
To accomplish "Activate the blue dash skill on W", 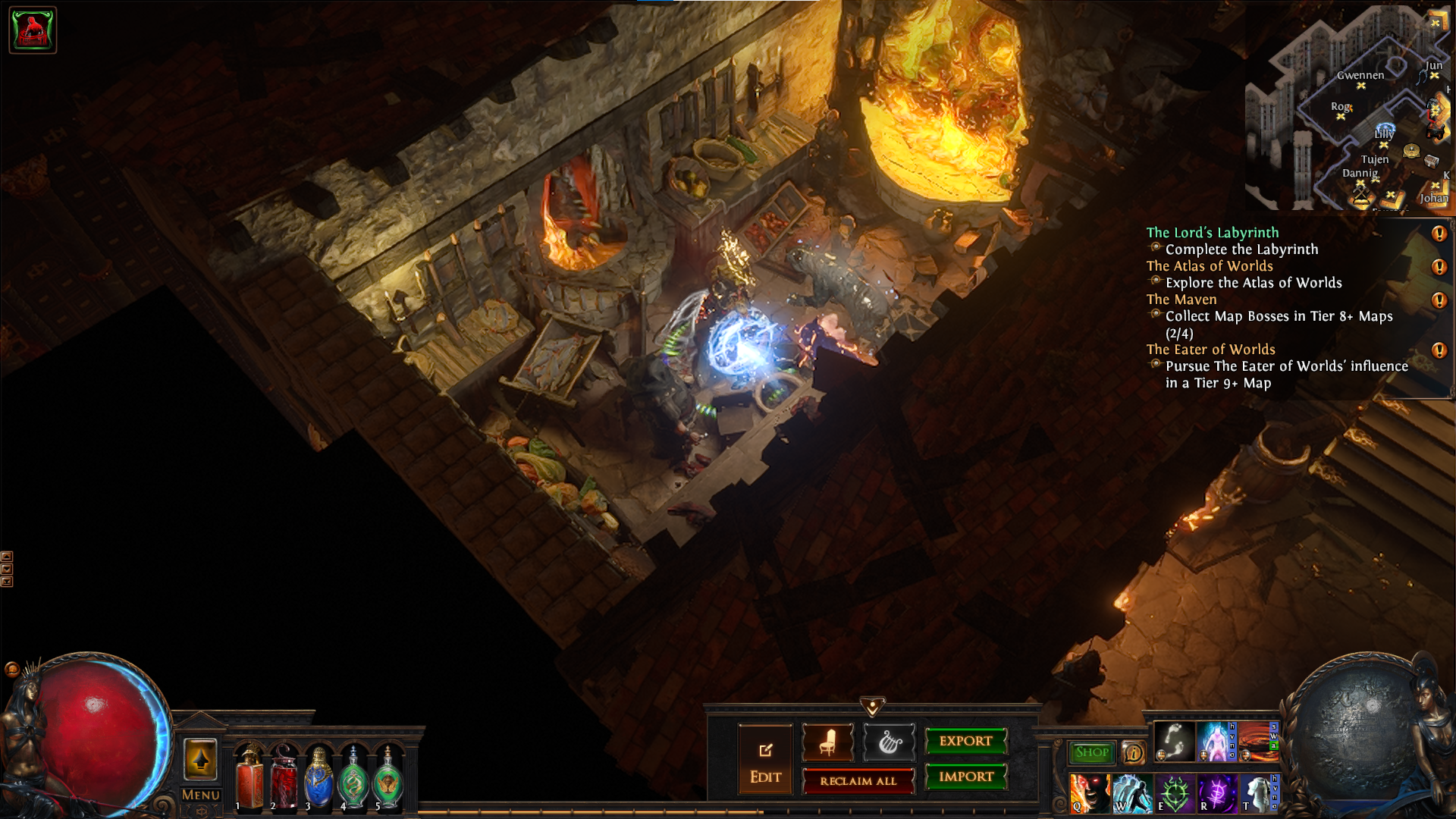I will [x=1132, y=793].
